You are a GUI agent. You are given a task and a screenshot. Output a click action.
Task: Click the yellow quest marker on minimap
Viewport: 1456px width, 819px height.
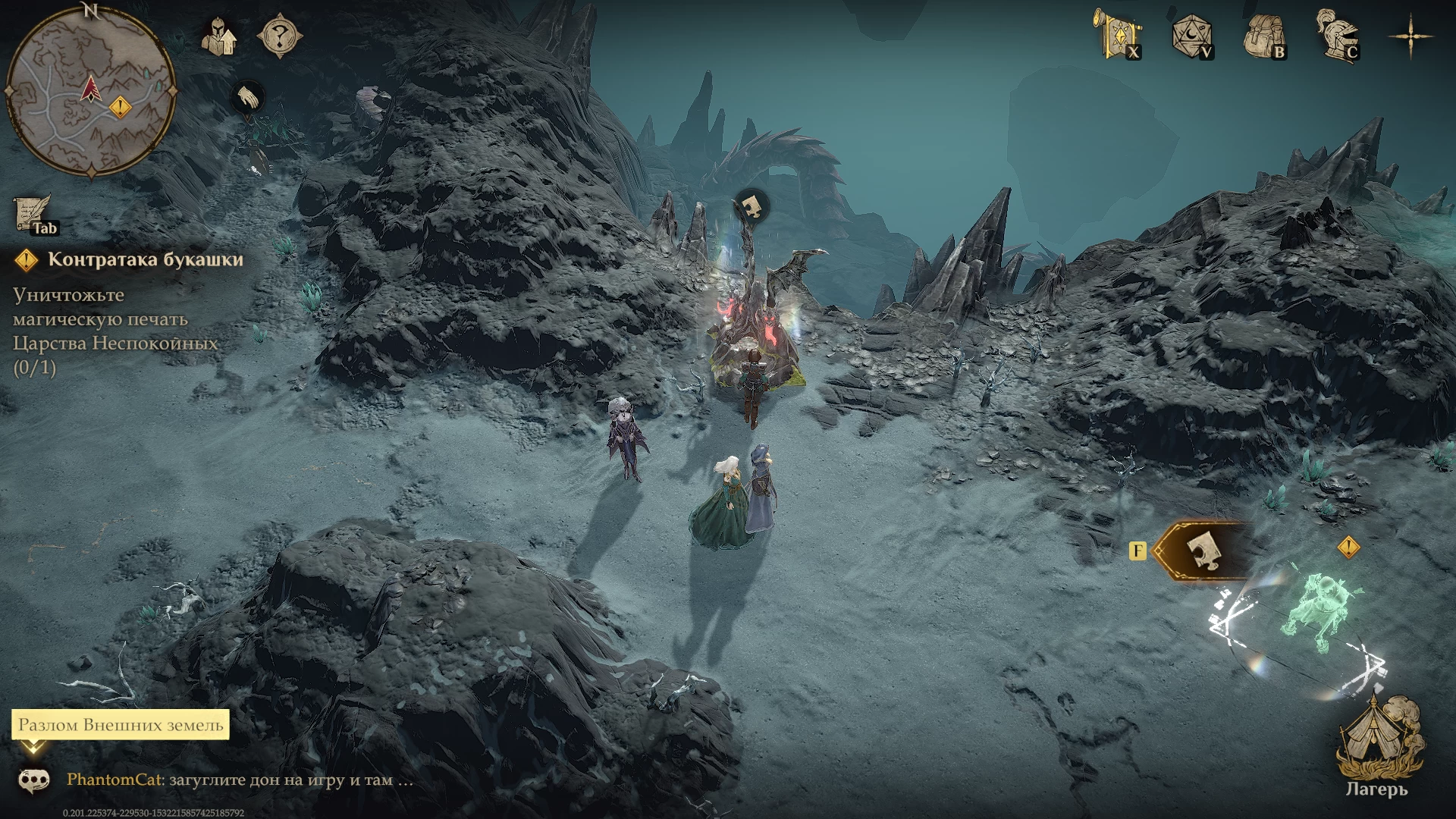coord(120,107)
